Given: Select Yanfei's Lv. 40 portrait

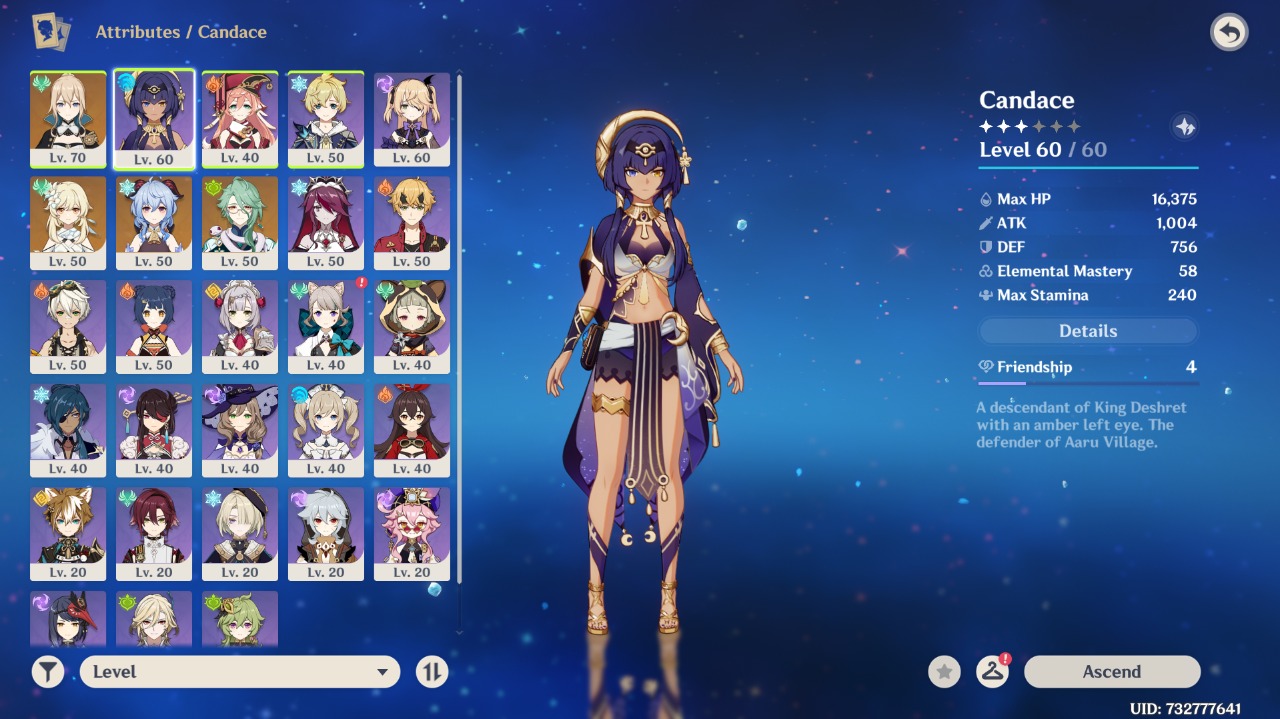Looking at the screenshot, I should click(x=240, y=118).
